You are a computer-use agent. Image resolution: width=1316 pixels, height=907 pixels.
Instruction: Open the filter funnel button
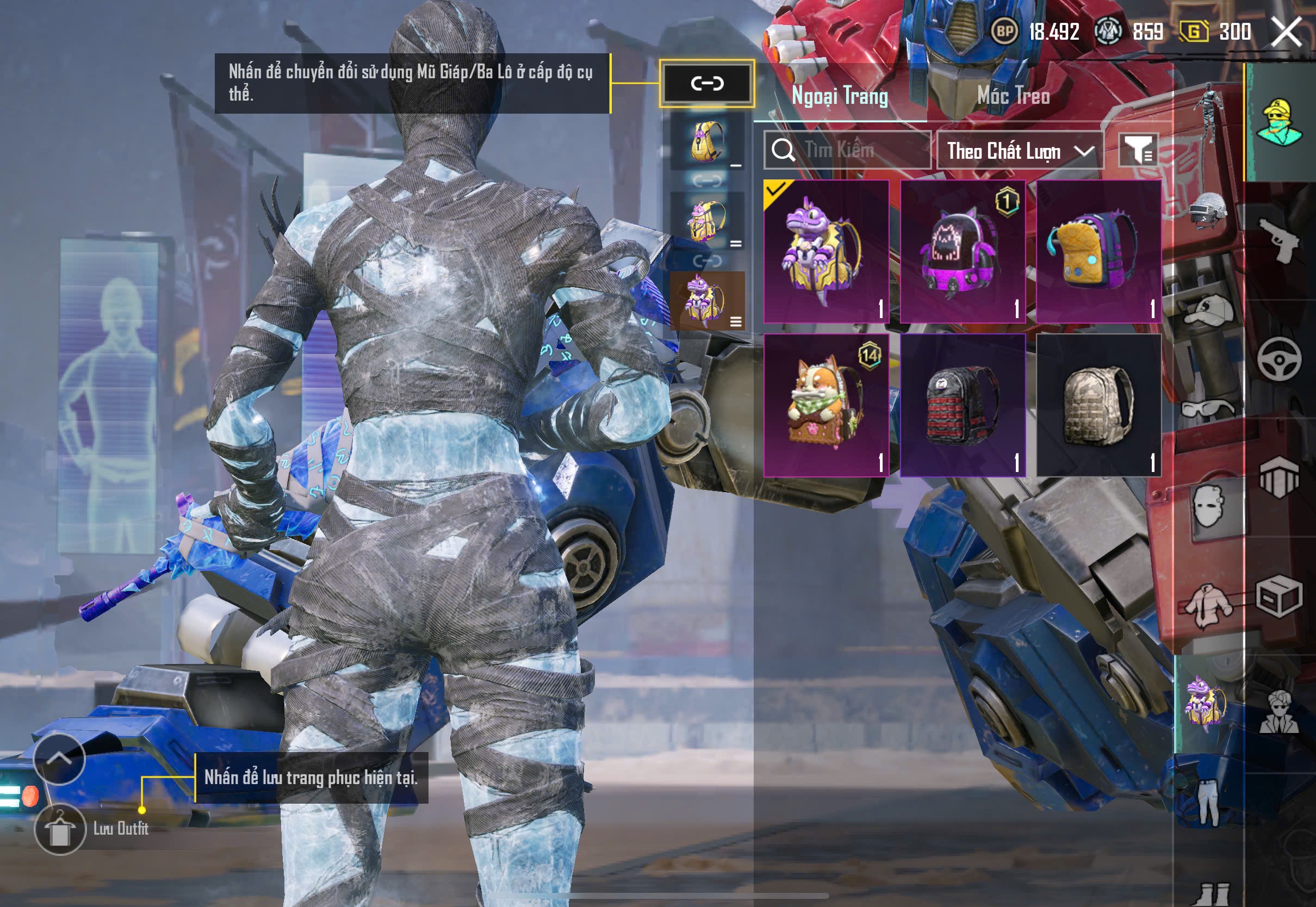tap(1138, 150)
